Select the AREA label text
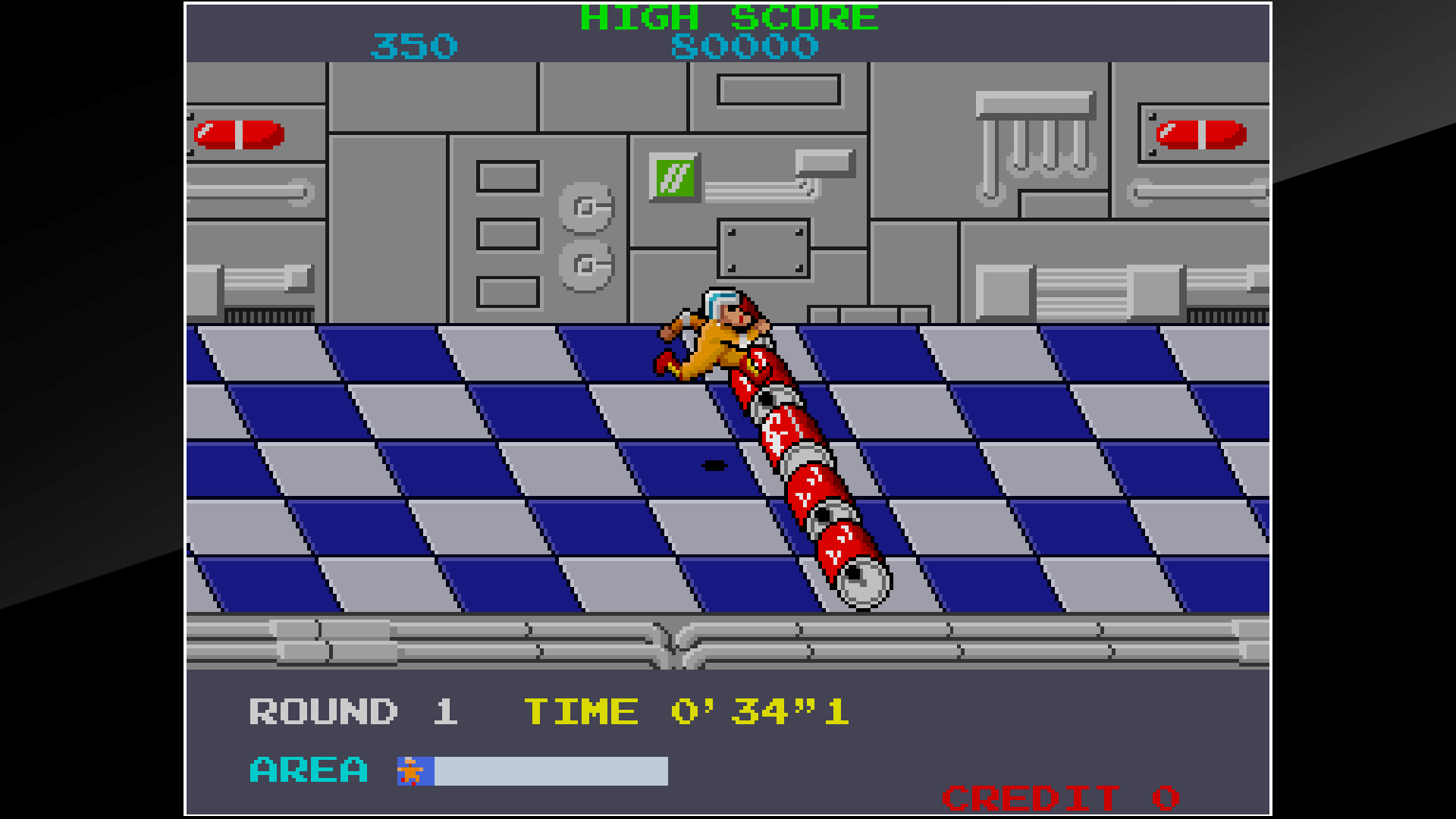1456x819 pixels. coord(307,770)
